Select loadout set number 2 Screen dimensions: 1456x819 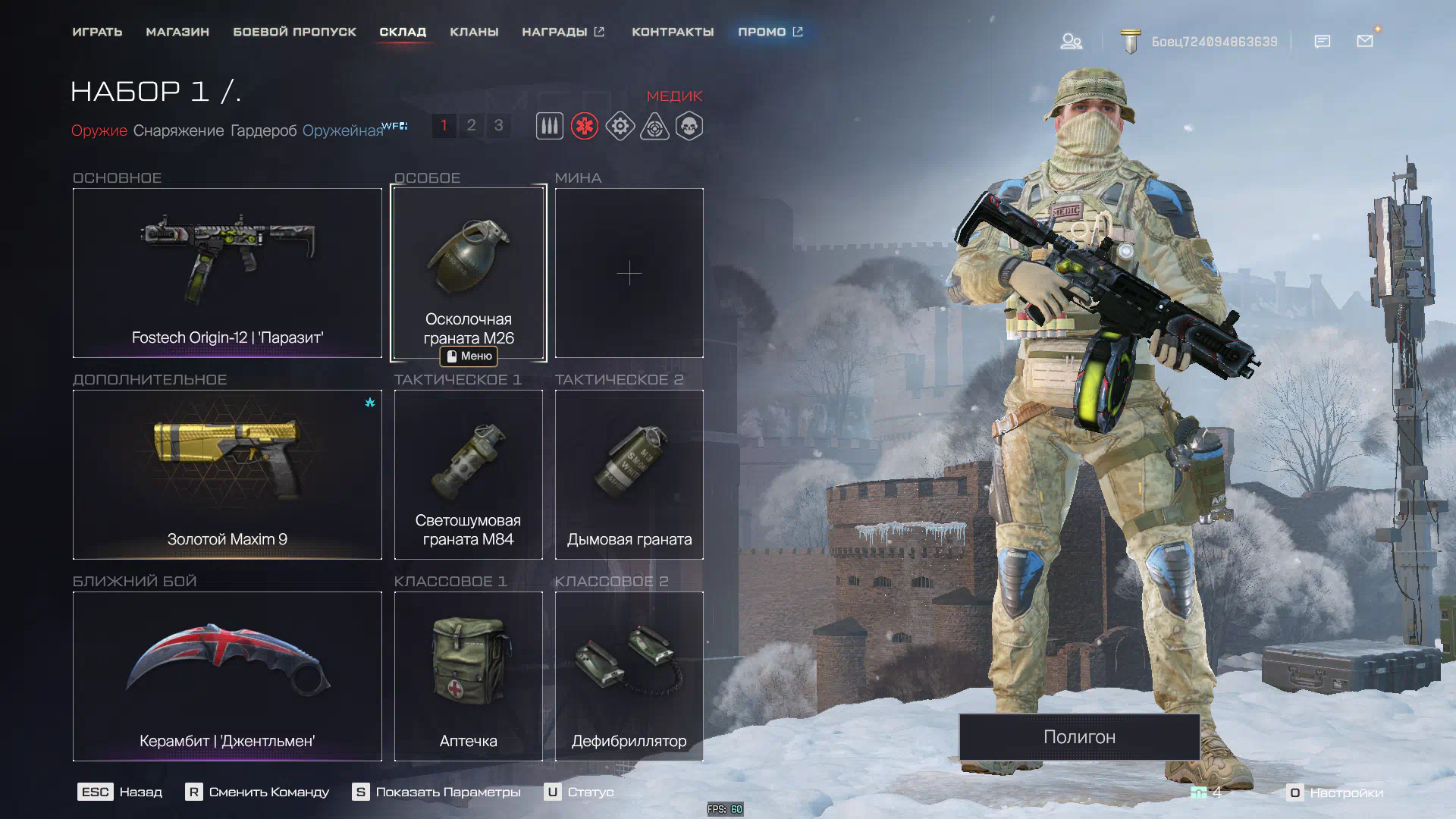pyautogui.click(x=471, y=125)
